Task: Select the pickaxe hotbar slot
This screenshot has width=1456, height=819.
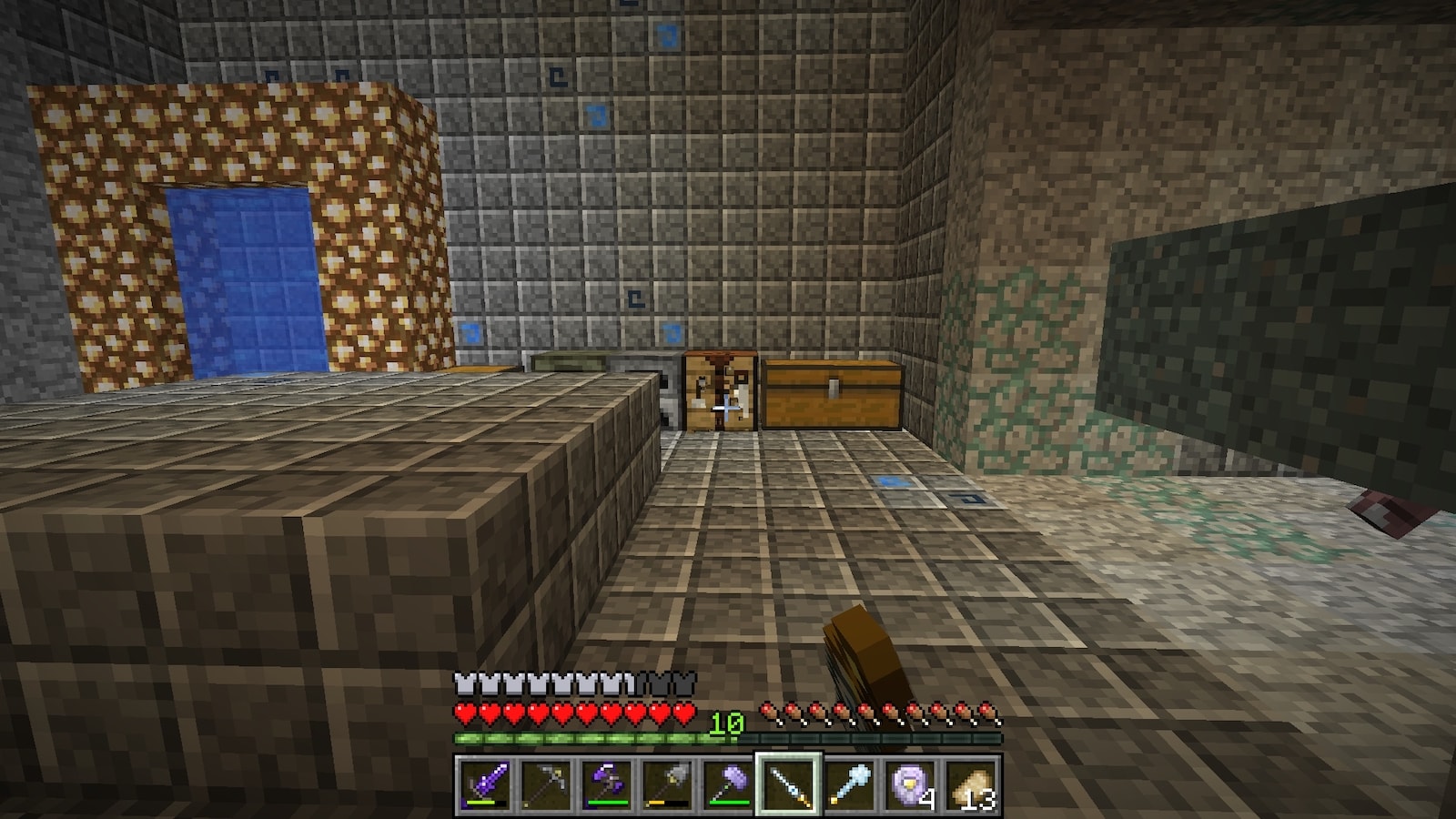Action: (x=544, y=784)
